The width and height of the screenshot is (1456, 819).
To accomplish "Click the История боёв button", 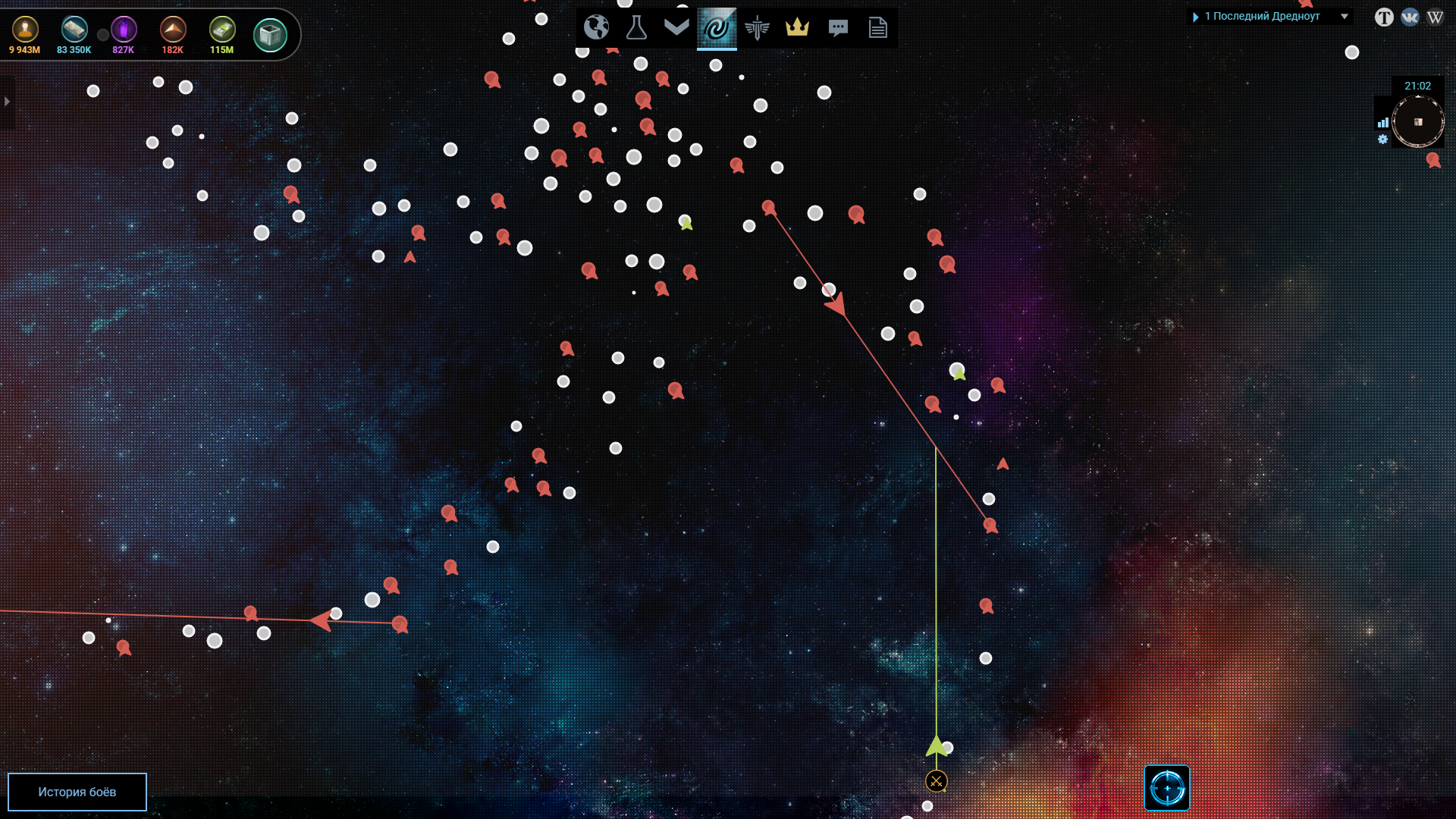I will (x=77, y=792).
